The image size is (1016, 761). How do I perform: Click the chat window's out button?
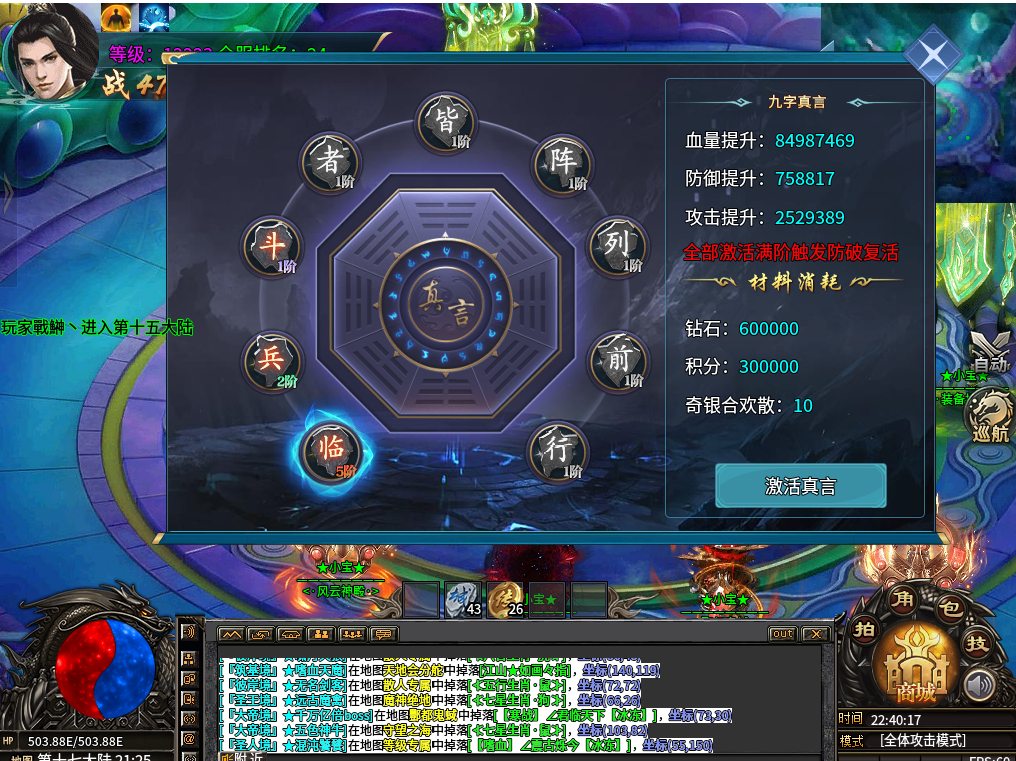[782, 634]
